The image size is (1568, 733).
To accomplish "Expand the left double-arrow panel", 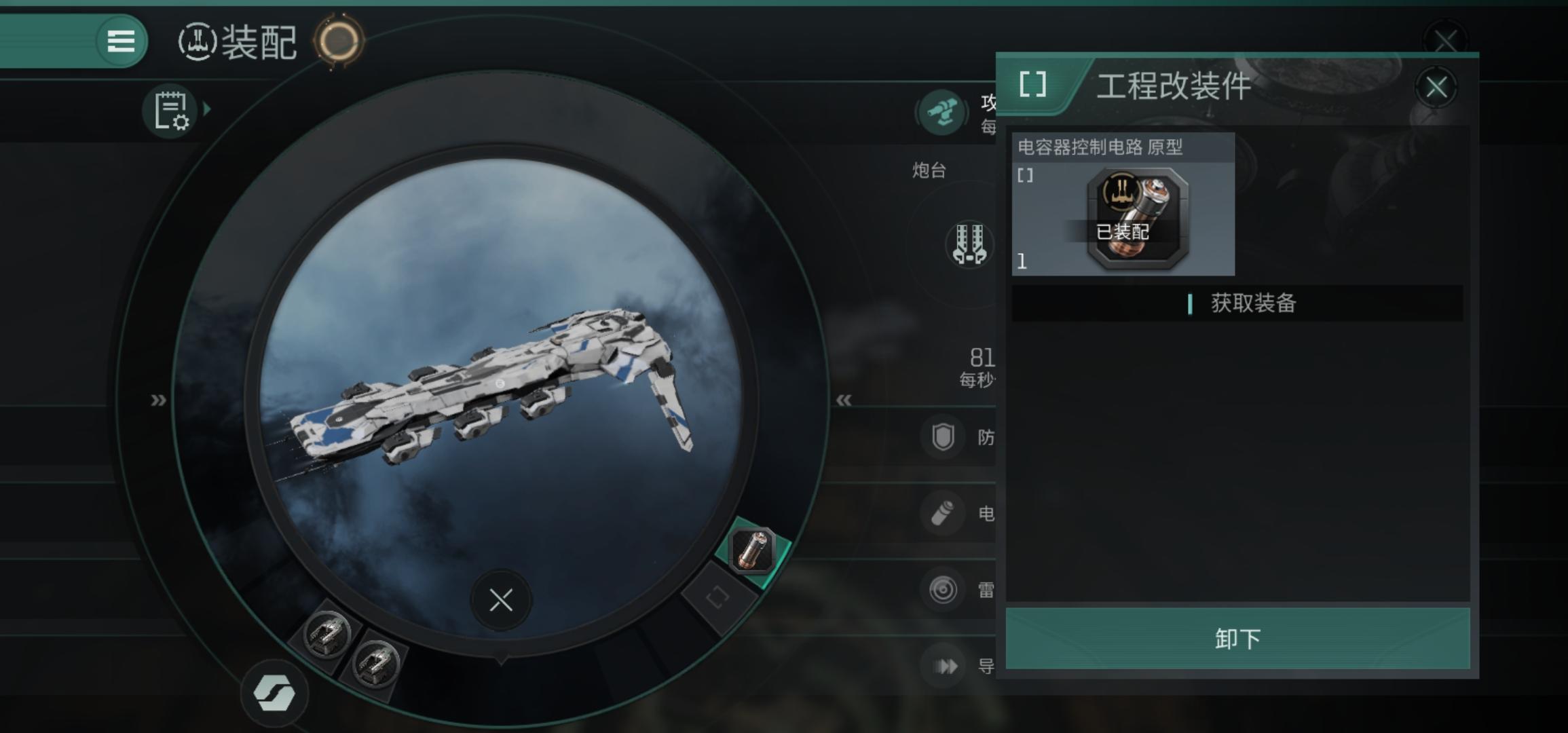I will click(x=158, y=400).
